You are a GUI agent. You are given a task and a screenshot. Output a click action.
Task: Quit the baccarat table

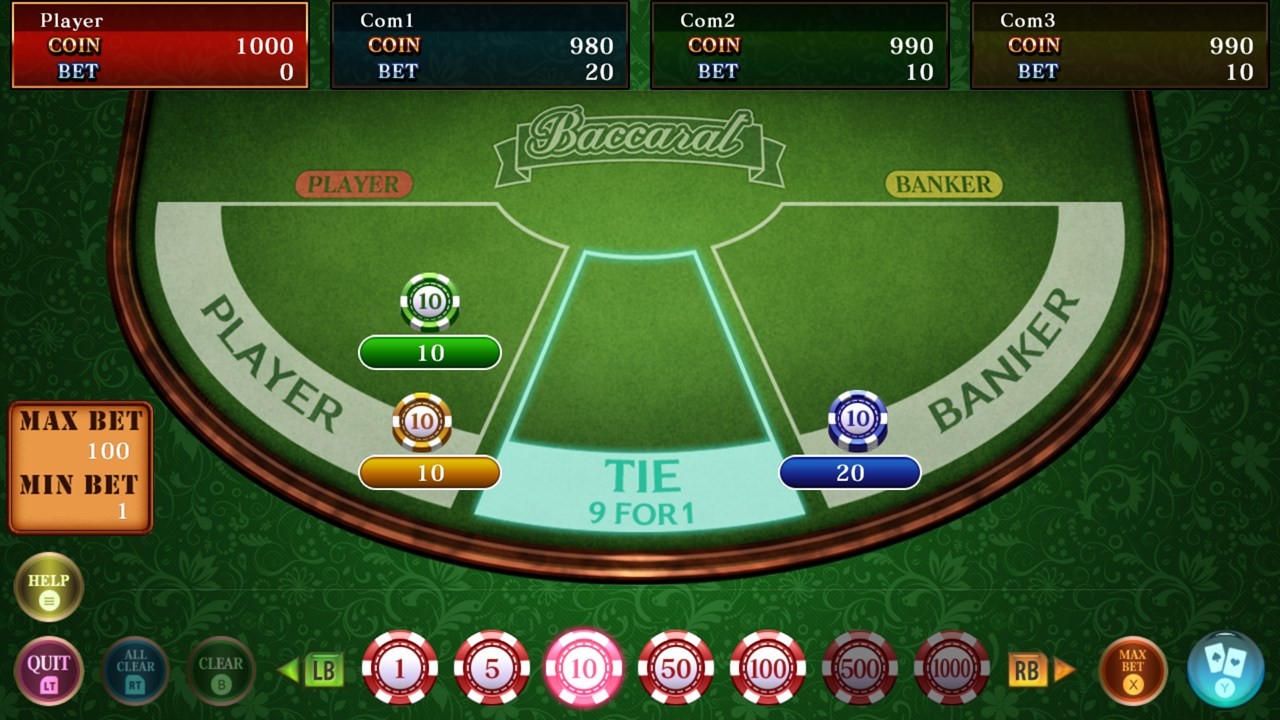pyautogui.click(x=48, y=670)
